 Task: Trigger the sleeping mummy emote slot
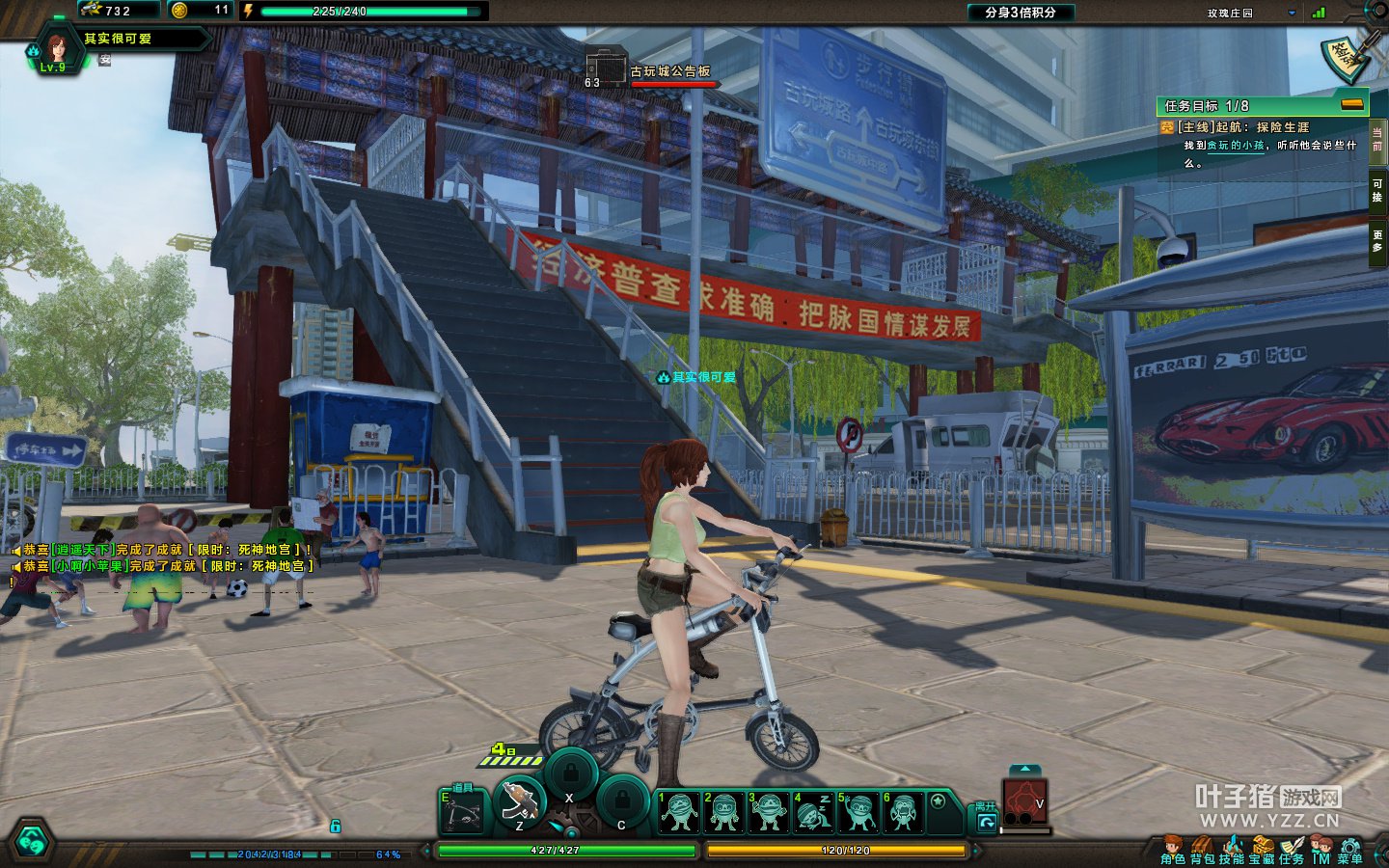point(813,812)
